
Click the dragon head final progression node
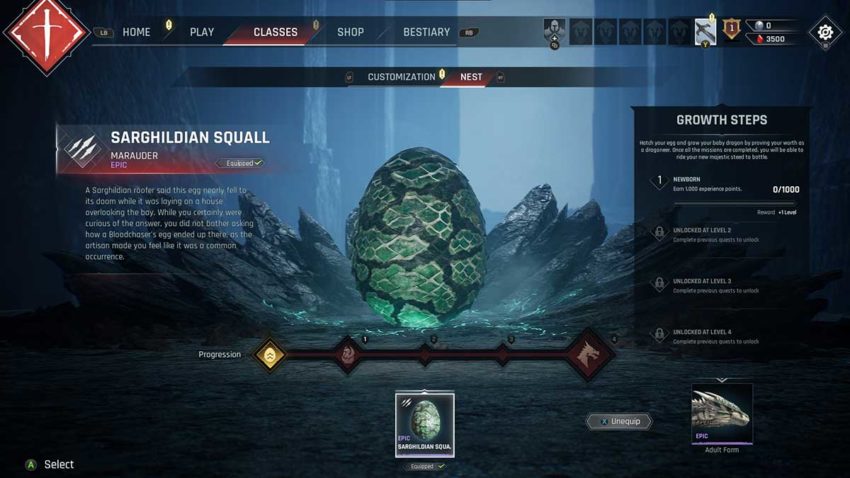[589, 355]
